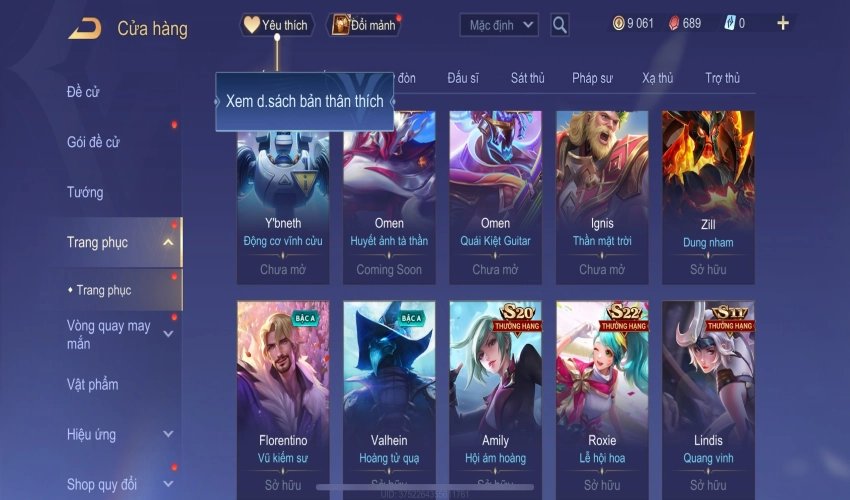Image resolution: width=850 pixels, height=500 pixels.
Task: Show the Trợ thủ support skins
Action: point(722,78)
